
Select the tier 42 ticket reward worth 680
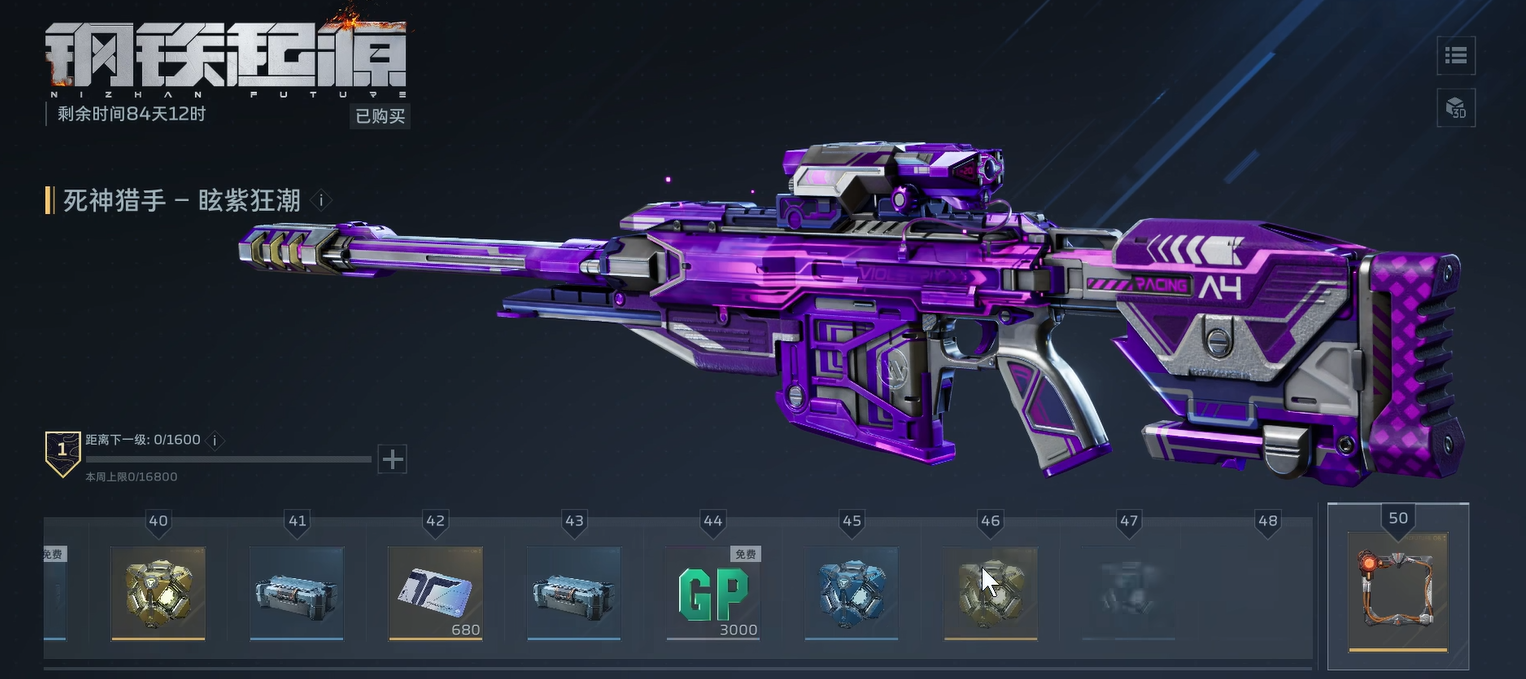435,592
